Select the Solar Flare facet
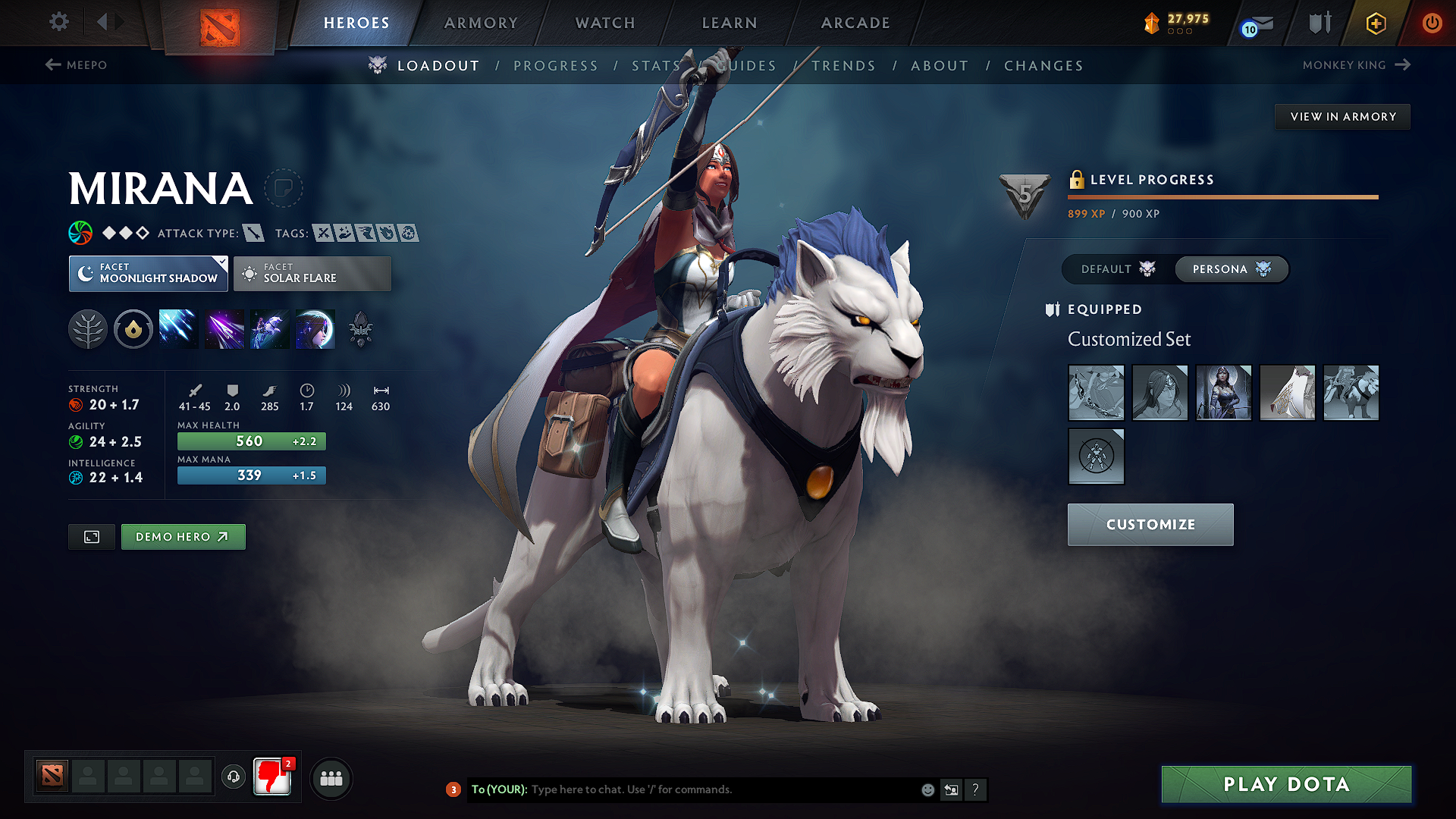This screenshot has width=1456, height=819. click(312, 273)
